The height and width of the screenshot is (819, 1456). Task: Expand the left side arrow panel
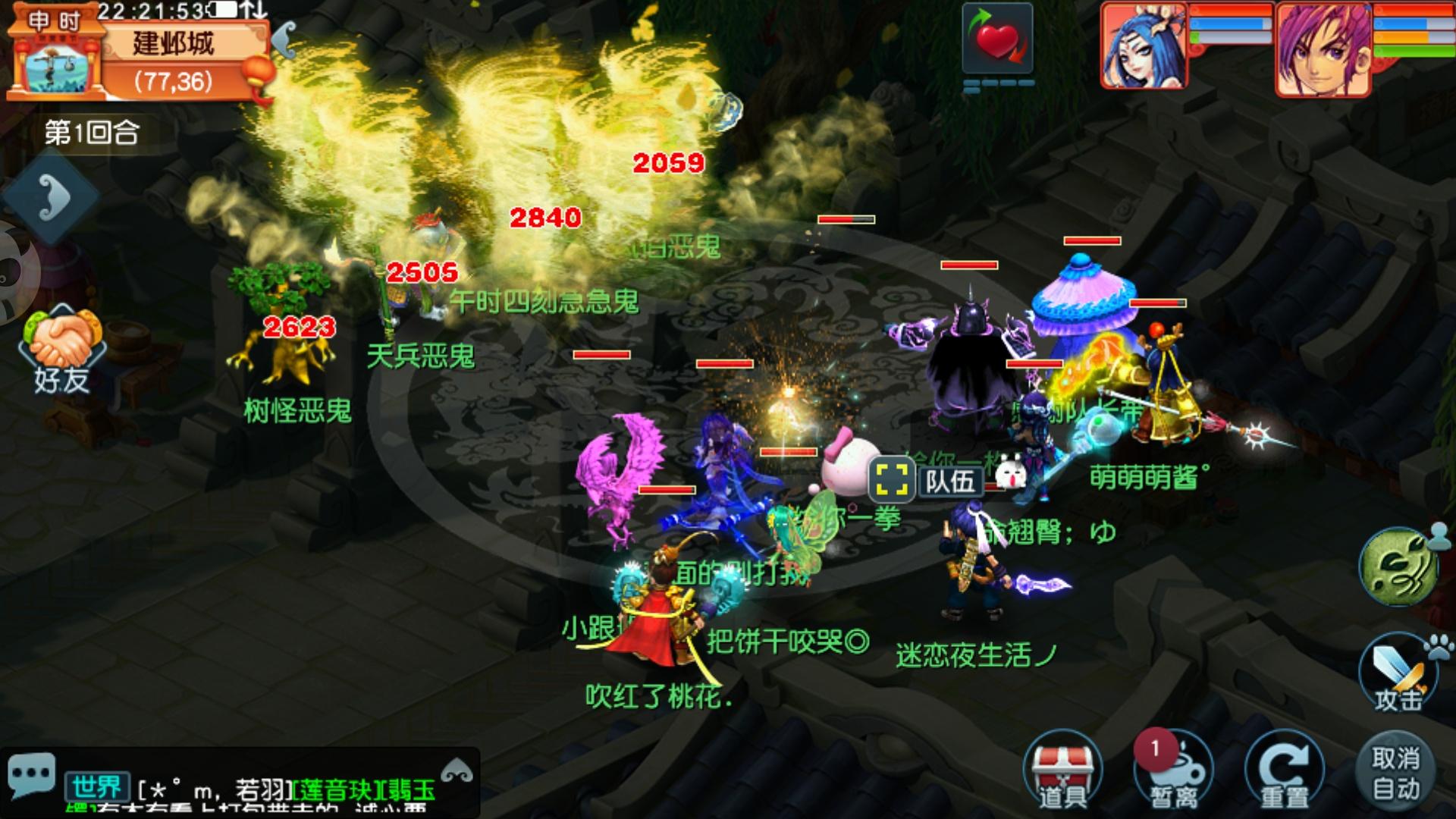52,197
